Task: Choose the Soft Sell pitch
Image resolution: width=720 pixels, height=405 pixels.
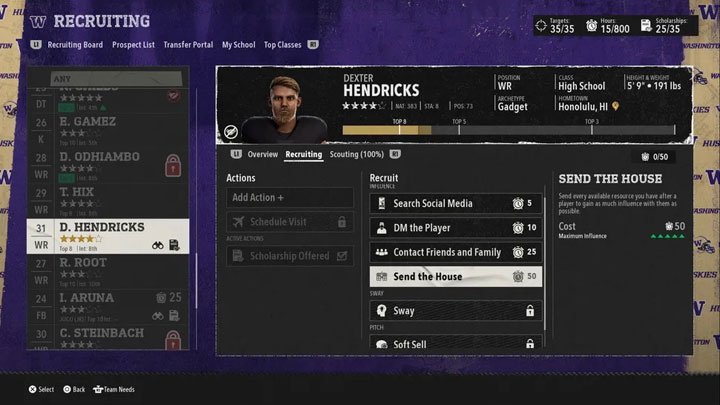Action: coord(456,344)
